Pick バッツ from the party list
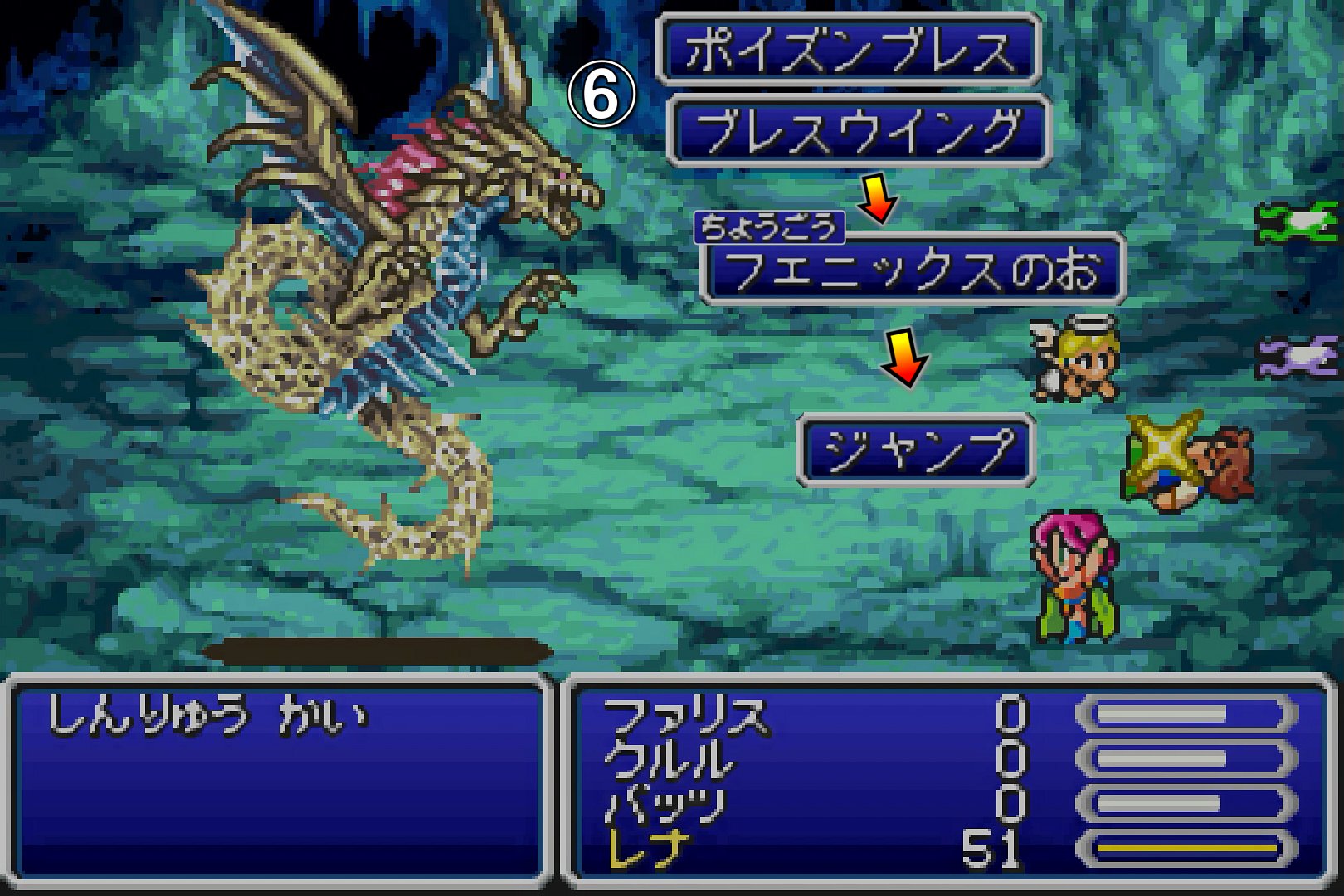The width and height of the screenshot is (1344, 896). (665, 805)
